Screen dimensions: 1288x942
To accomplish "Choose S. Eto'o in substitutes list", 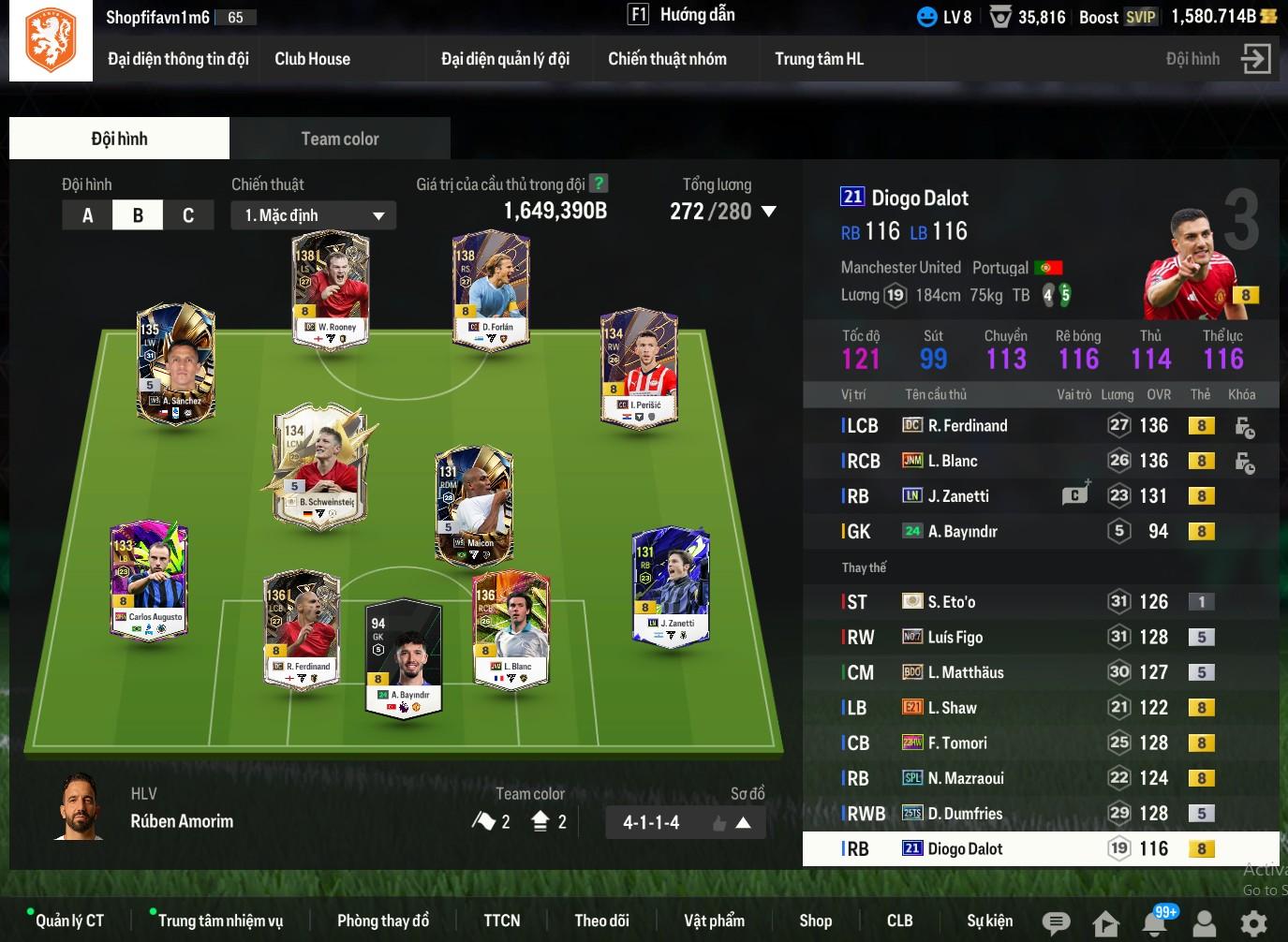I will (x=951, y=602).
